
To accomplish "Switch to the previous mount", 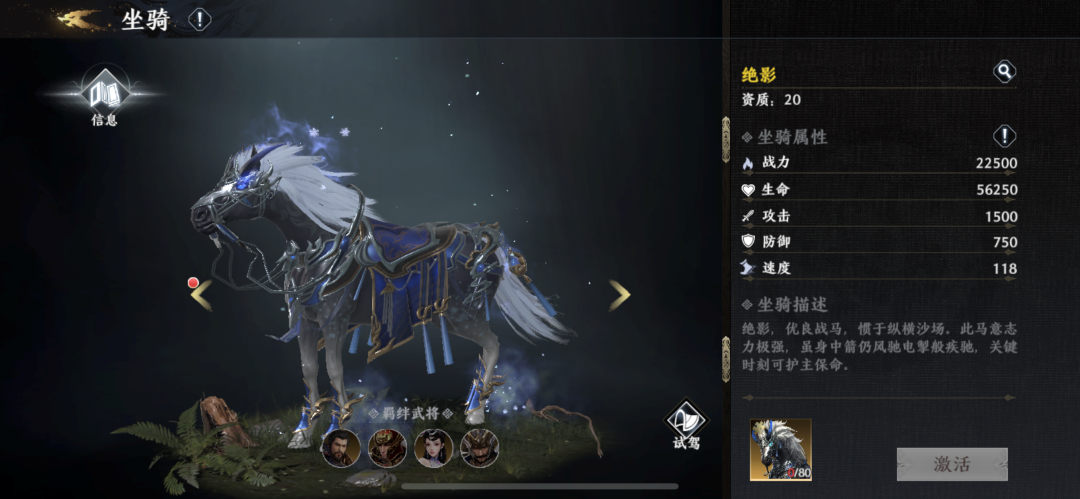I will click(x=202, y=294).
